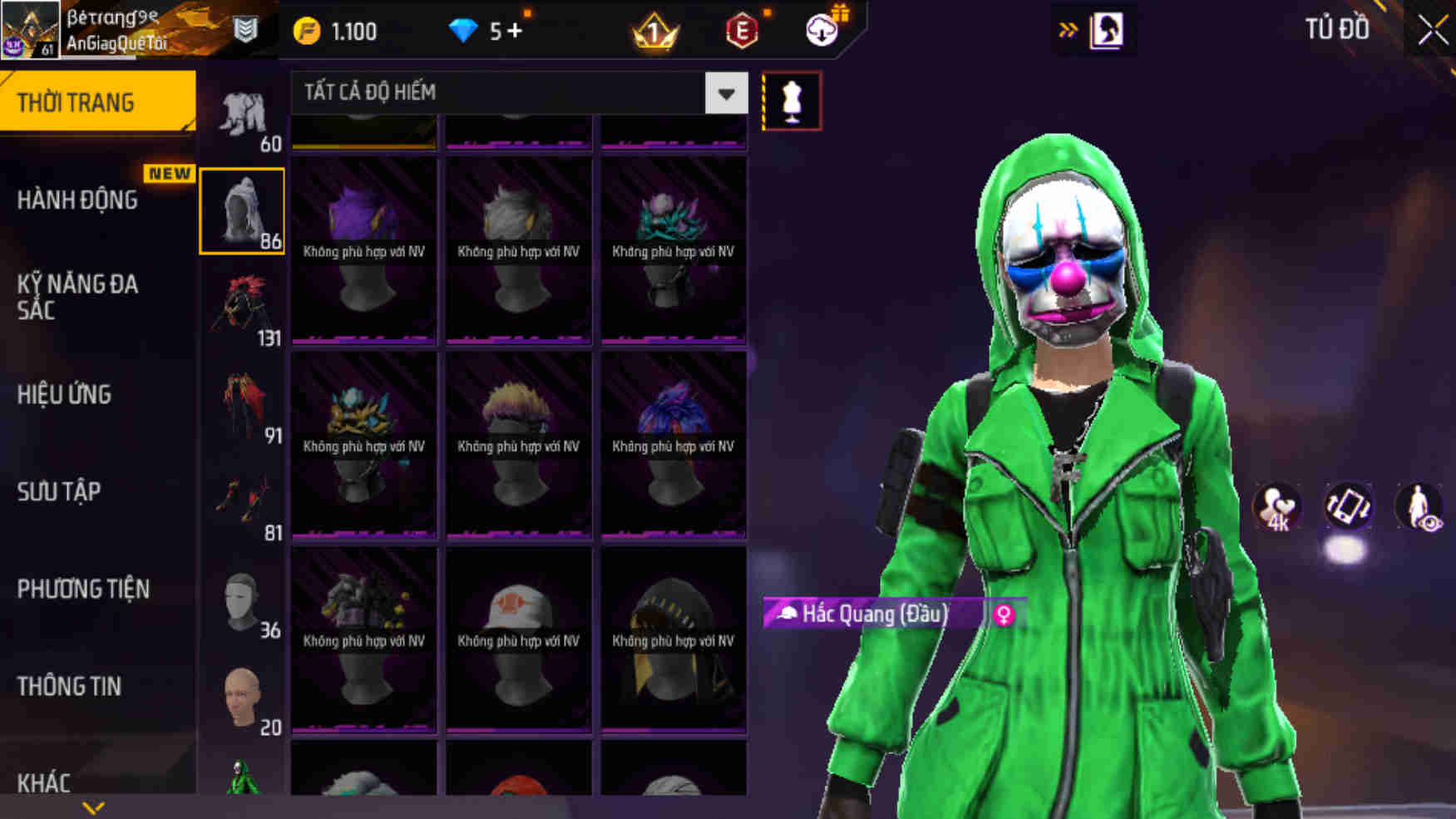This screenshot has width=1456, height=819.
Task: Select the rotate device icon near character
Action: pyautogui.click(x=1349, y=505)
